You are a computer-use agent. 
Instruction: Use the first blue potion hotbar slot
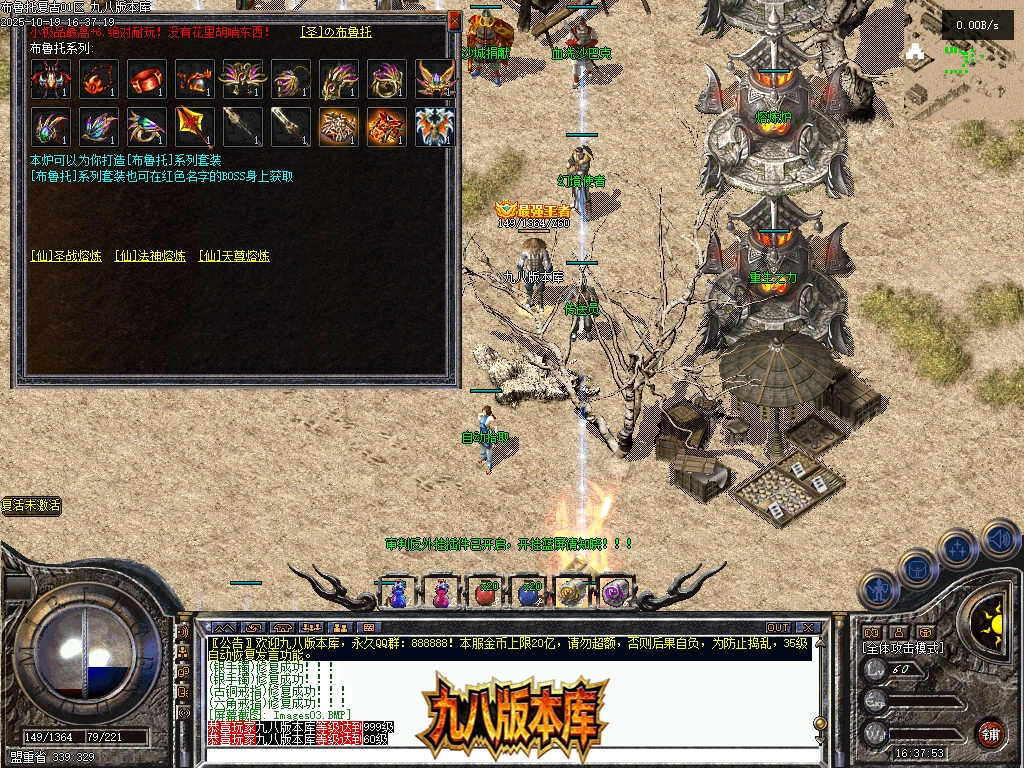(x=397, y=593)
